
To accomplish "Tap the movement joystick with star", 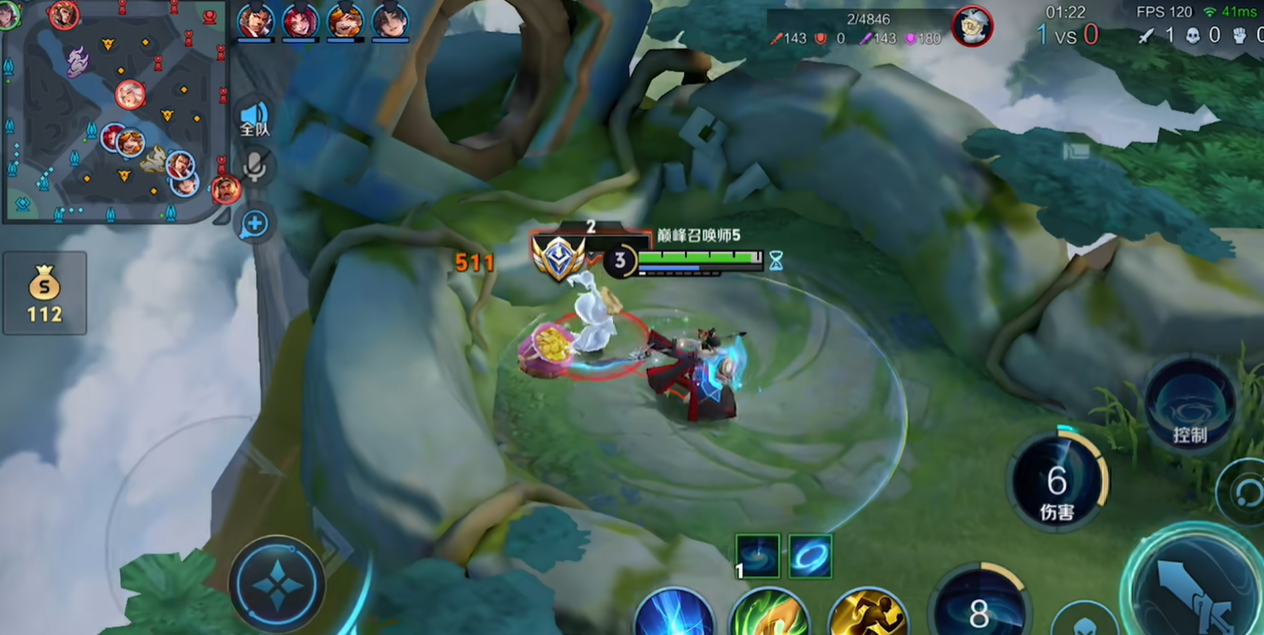I will point(277,584).
